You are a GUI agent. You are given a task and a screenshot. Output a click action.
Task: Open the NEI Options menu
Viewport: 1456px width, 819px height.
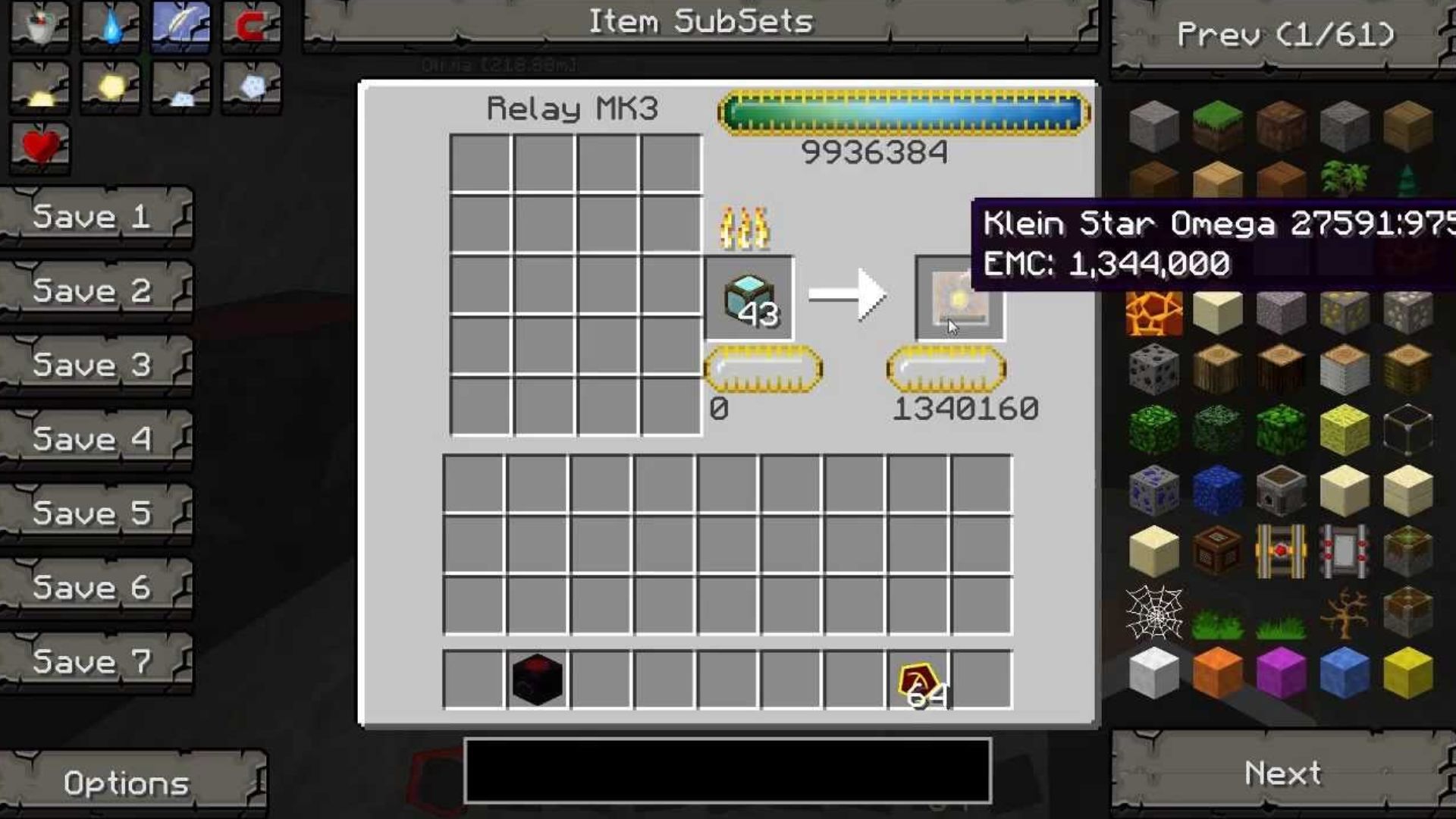[x=127, y=783]
